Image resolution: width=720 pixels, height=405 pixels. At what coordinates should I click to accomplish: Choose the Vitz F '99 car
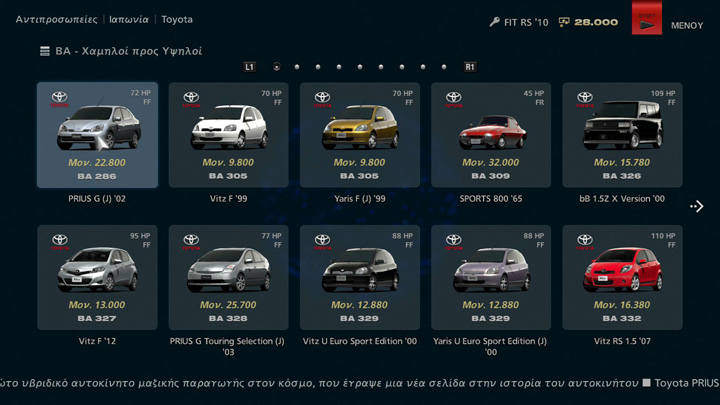(228, 135)
